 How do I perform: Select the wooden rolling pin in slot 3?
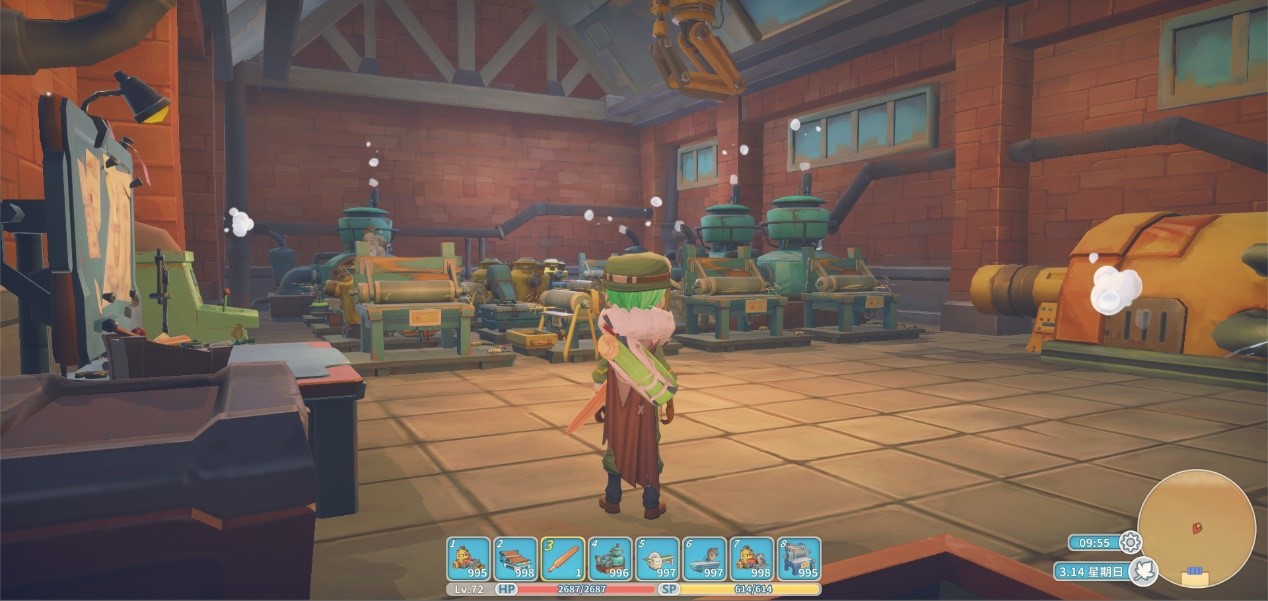[562, 558]
